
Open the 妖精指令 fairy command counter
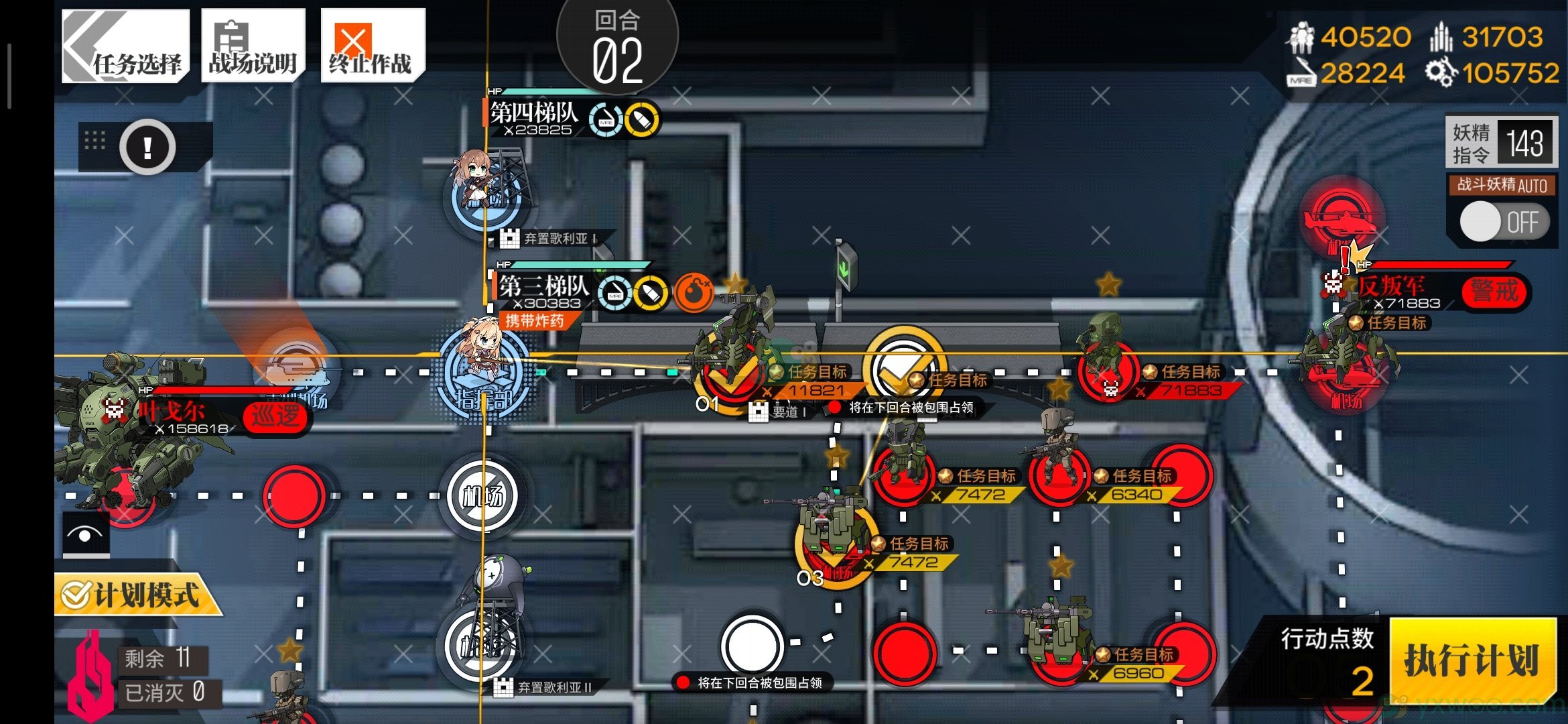click(1501, 143)
